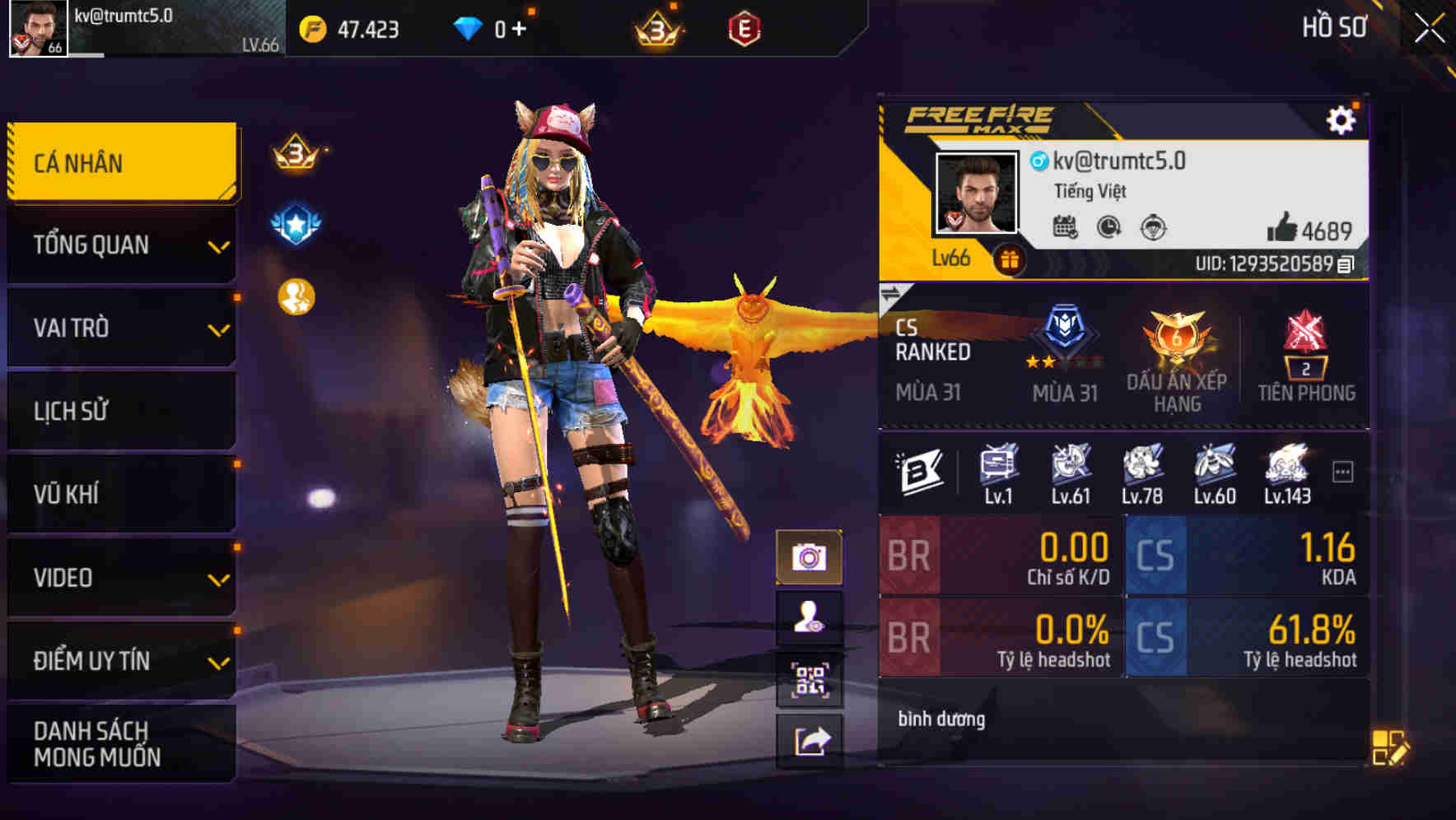Open the QR code icon below the camera
This screenshot has width=1456, height=820.
(811, 679)
